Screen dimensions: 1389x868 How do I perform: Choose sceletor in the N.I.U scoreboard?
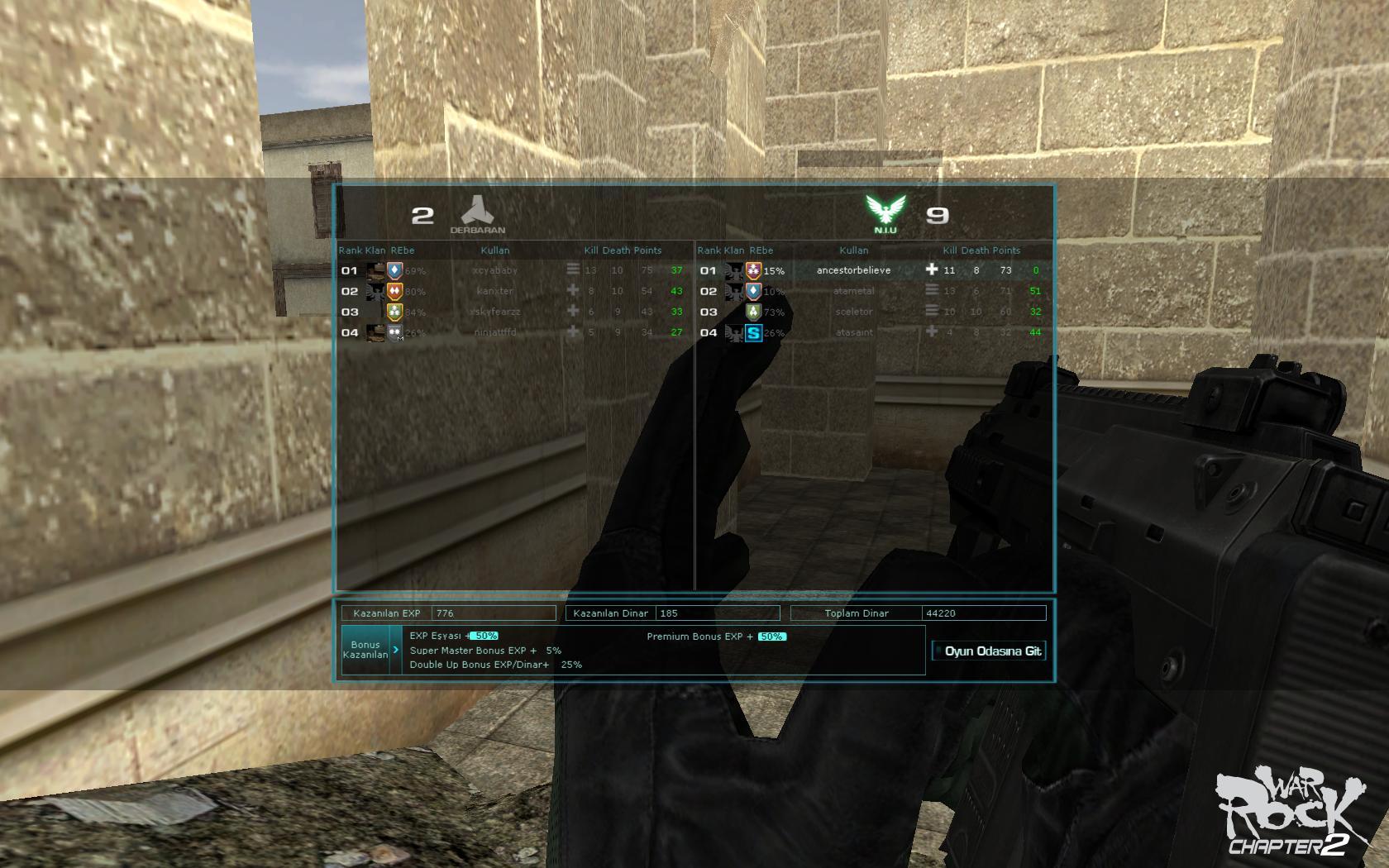click(853, 312)
